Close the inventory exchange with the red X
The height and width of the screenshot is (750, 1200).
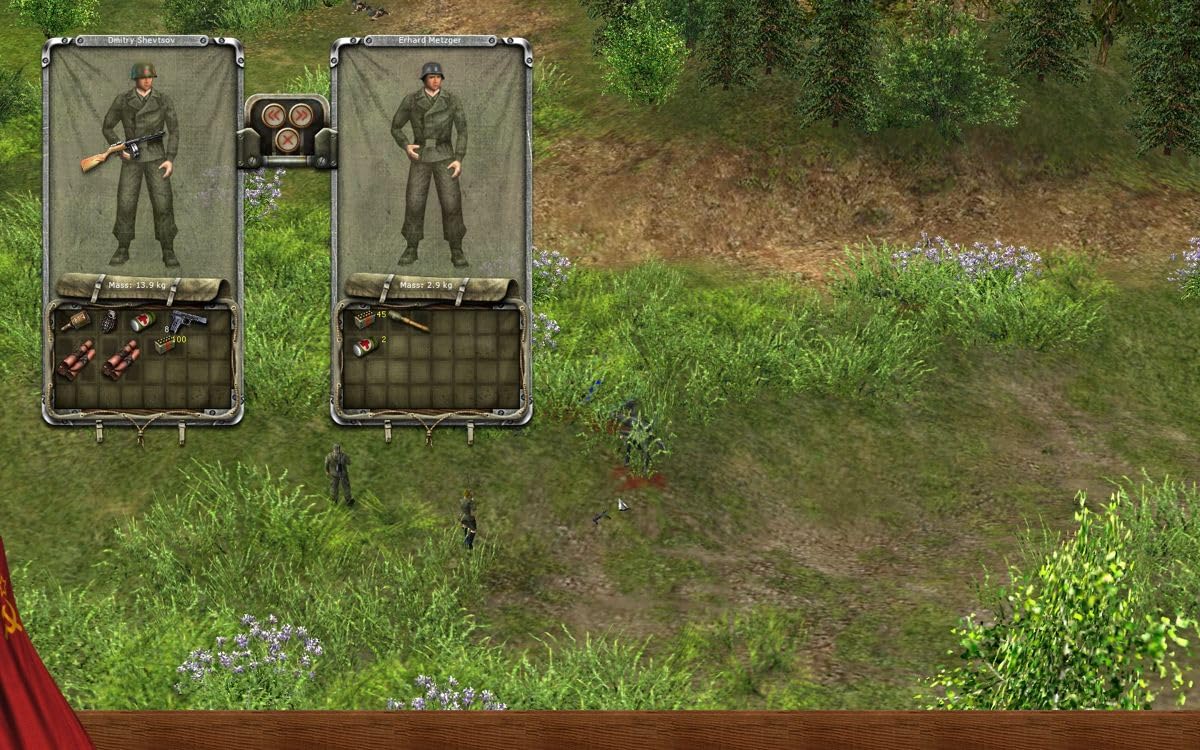coord(286,140)
